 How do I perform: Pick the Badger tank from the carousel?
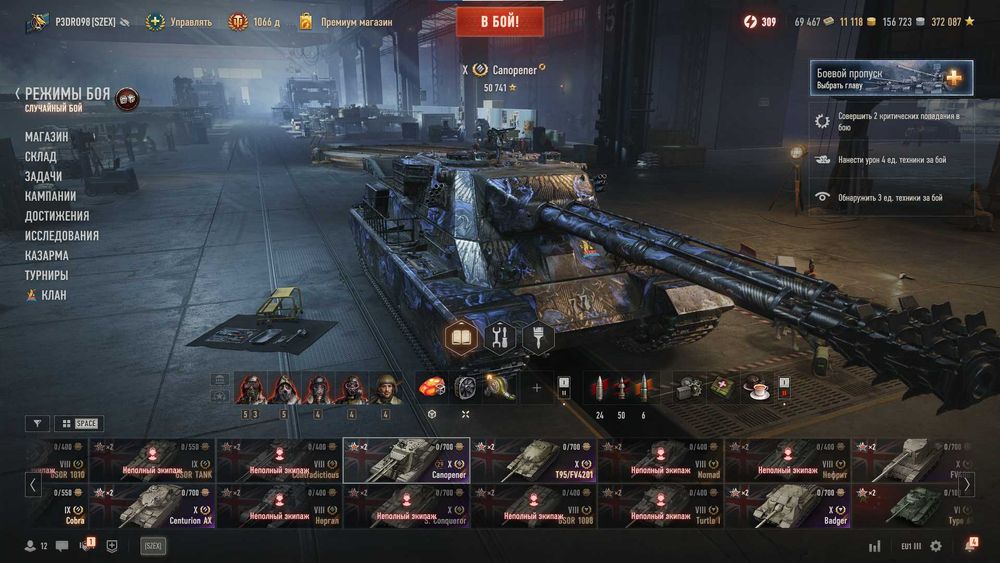pyautogui.click(x=790, y=506)
